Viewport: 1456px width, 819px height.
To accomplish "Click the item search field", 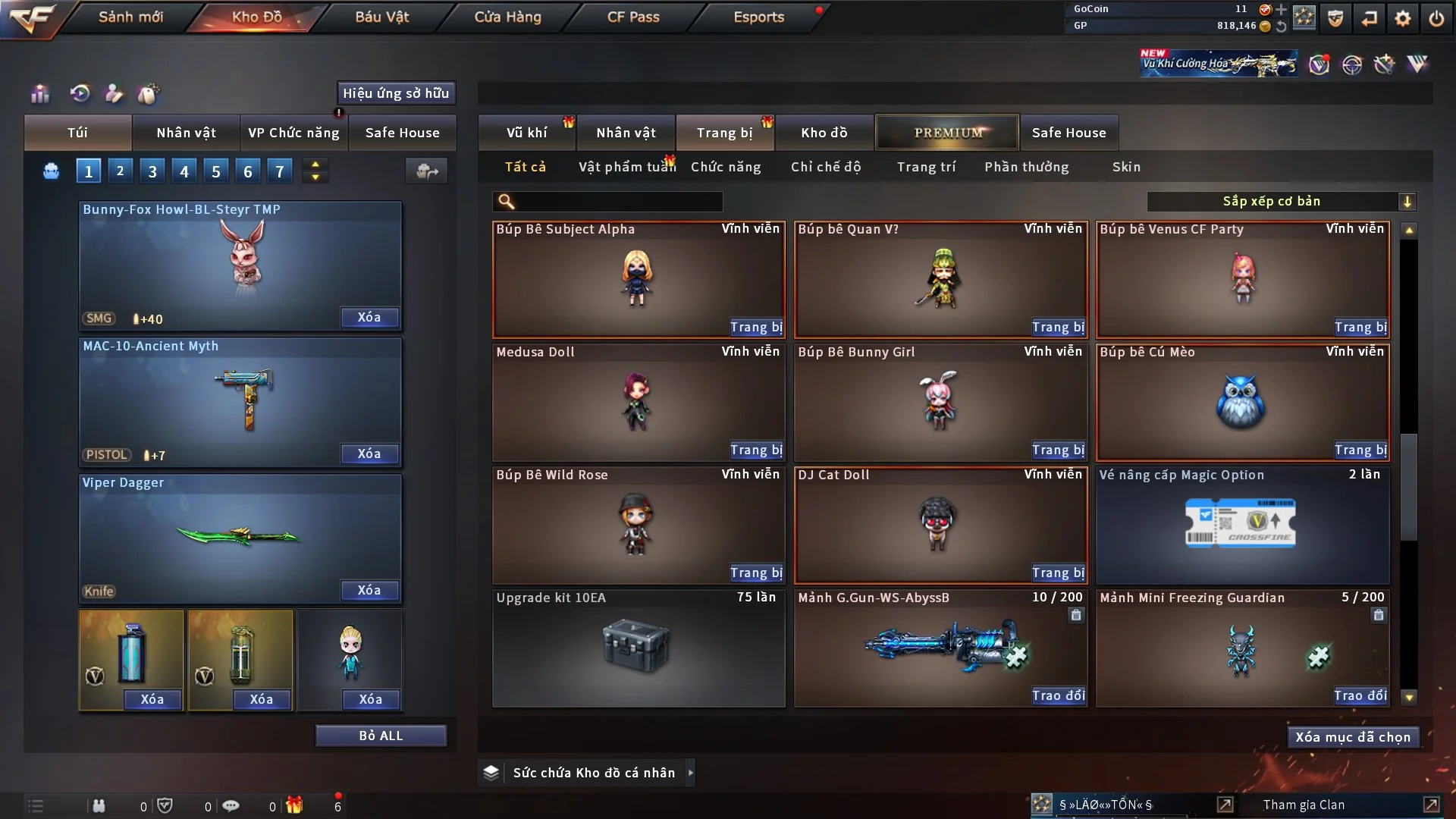I will (618, 202).
